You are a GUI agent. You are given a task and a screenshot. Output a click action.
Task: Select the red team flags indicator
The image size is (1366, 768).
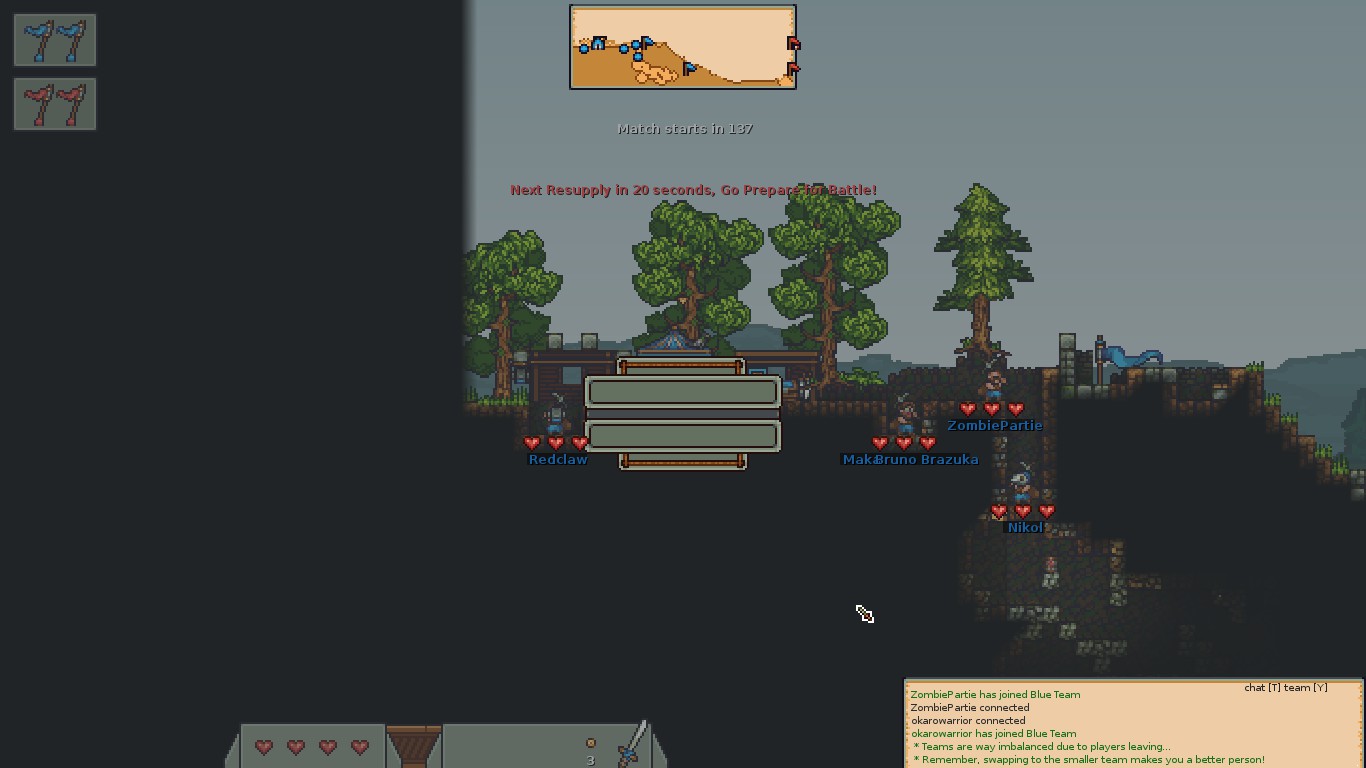pyautogui.click(x=55, y=104)
